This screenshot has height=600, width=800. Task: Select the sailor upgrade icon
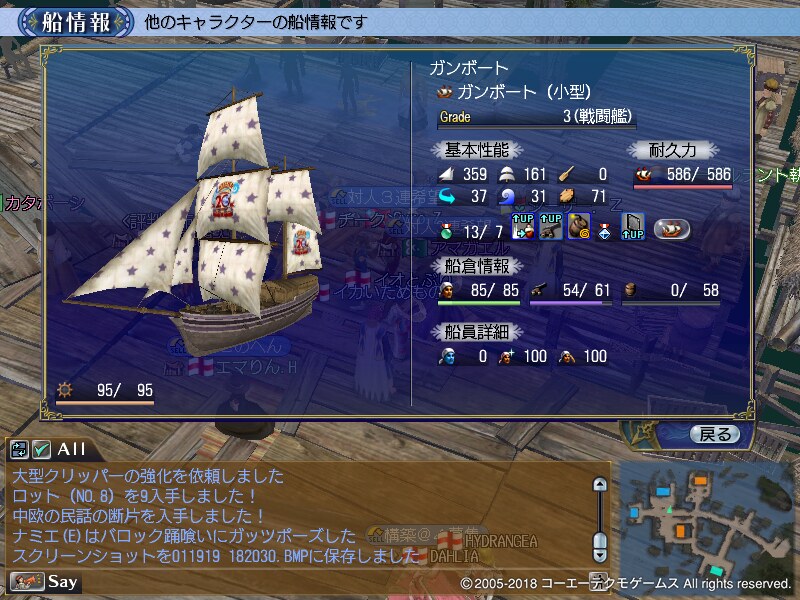(524, 226)
